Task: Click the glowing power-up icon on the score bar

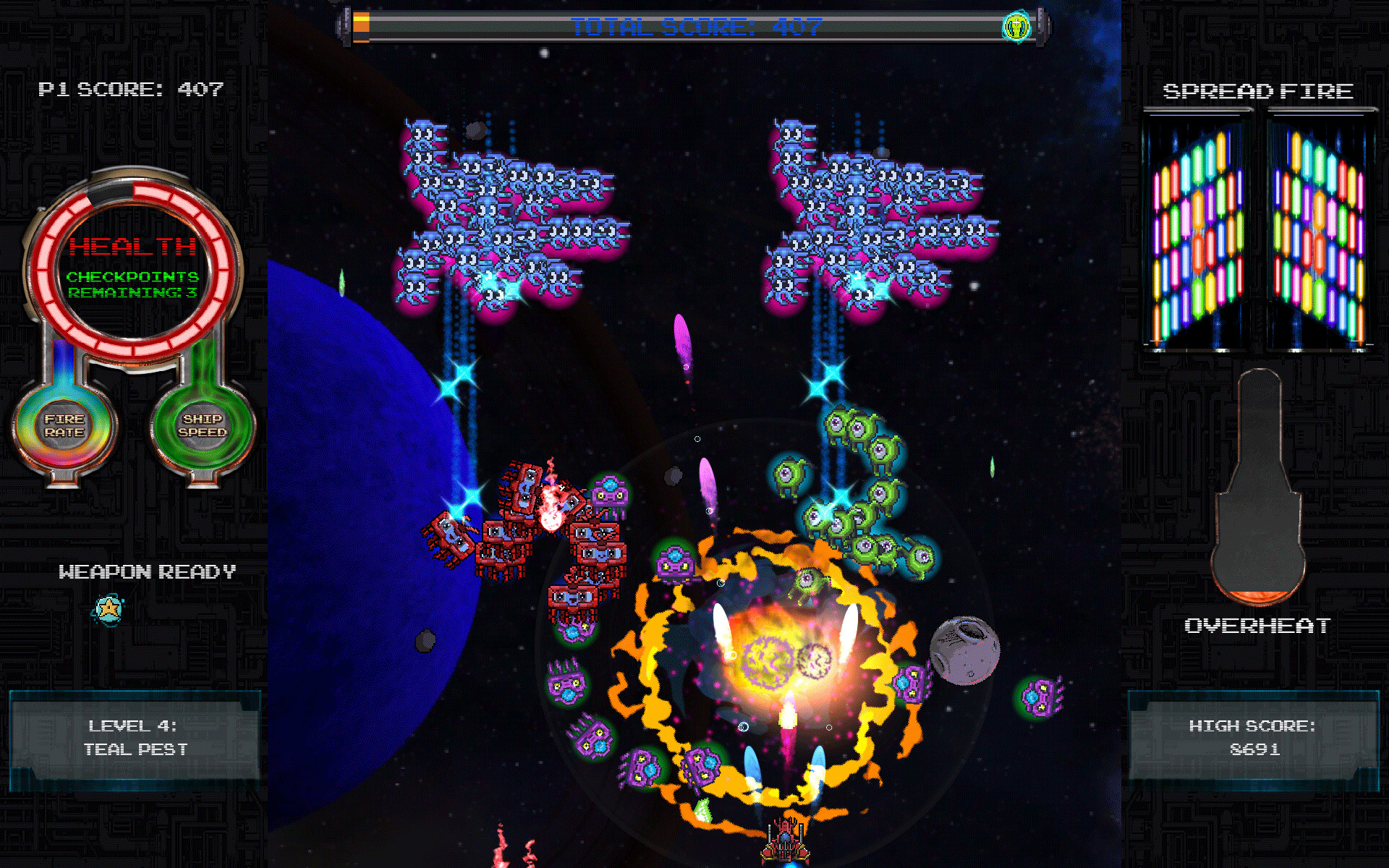Action: tap(1016, 25)
